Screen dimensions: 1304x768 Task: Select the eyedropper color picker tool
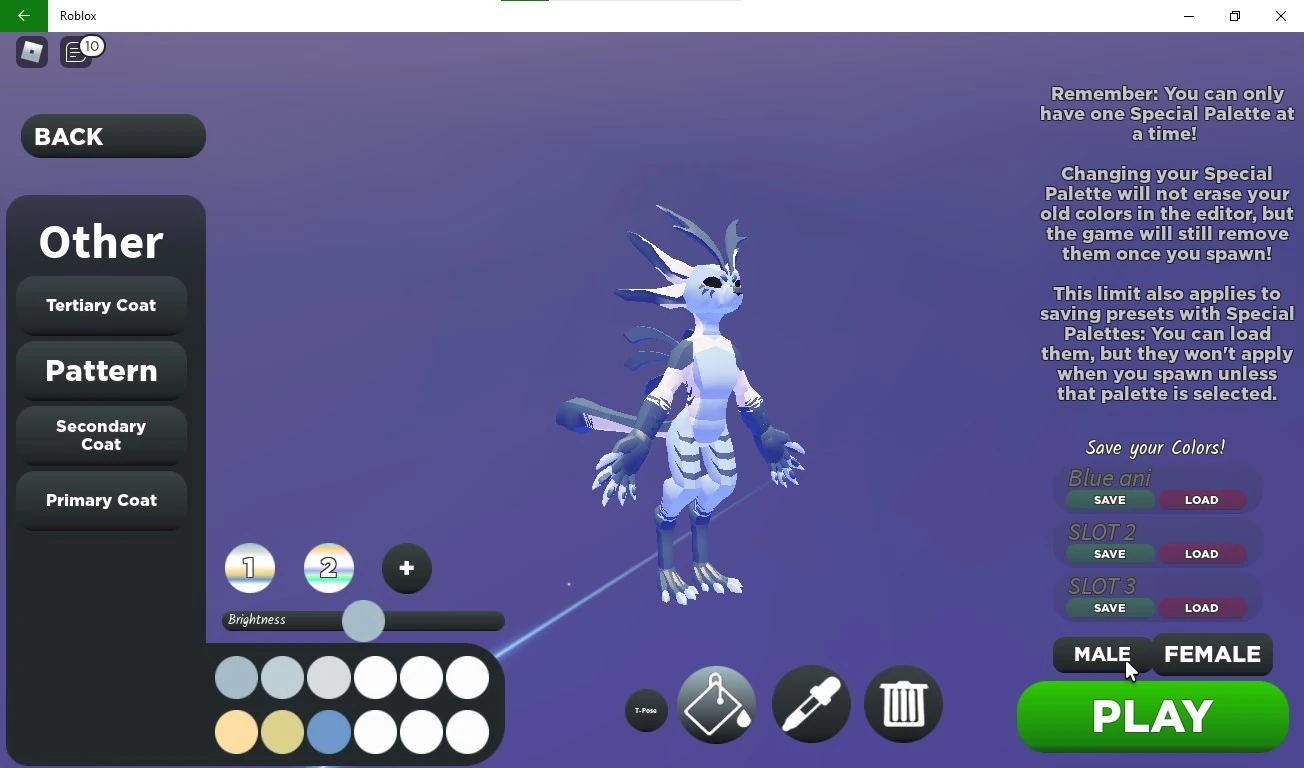(x=810, y=704)
